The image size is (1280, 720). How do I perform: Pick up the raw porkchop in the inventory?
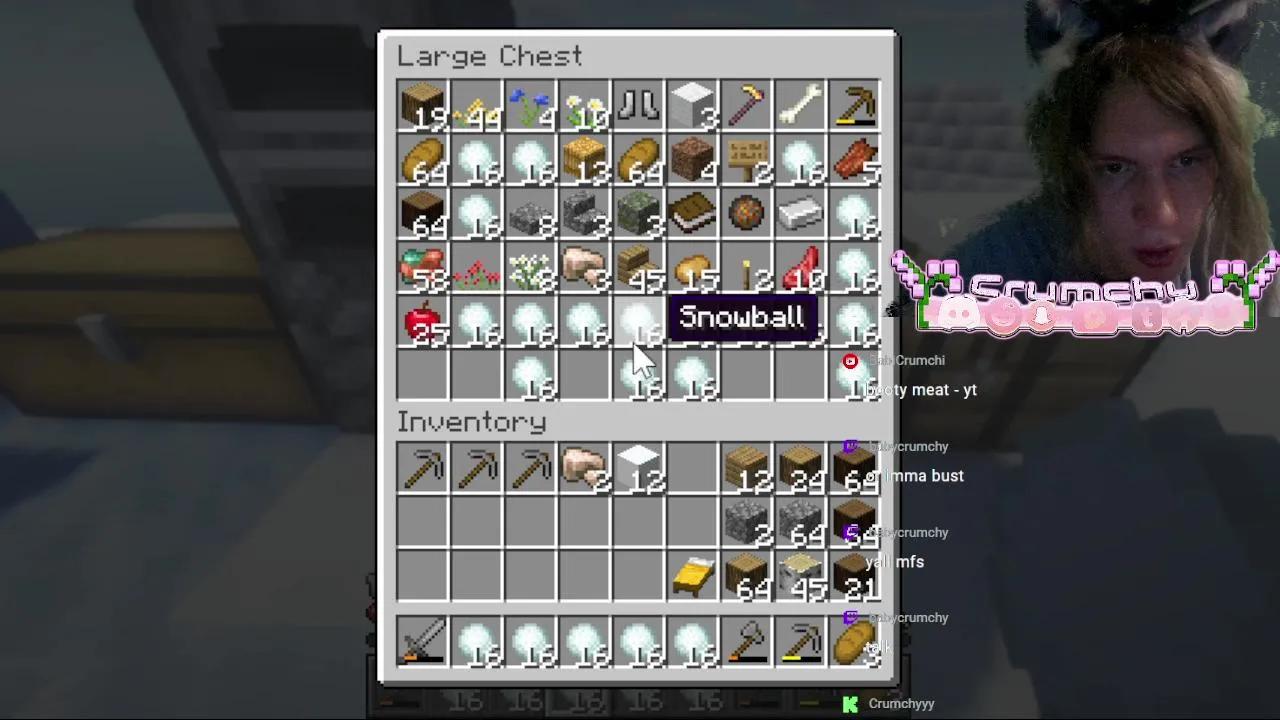584,469
